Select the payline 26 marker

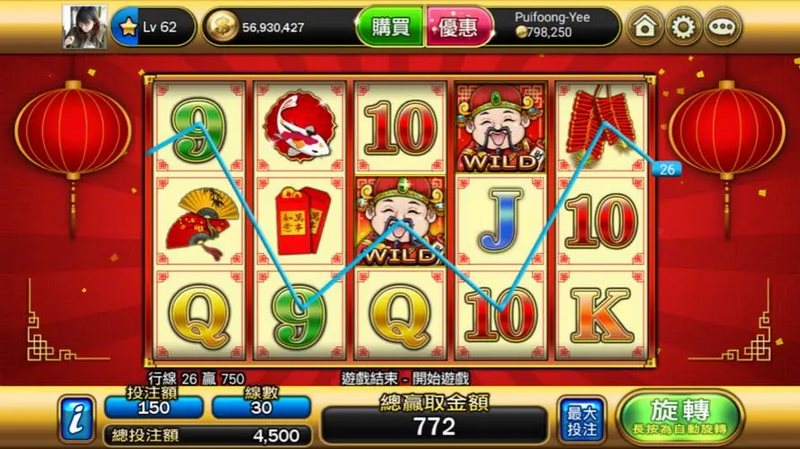pyautogui.click(x=667, y=169)
